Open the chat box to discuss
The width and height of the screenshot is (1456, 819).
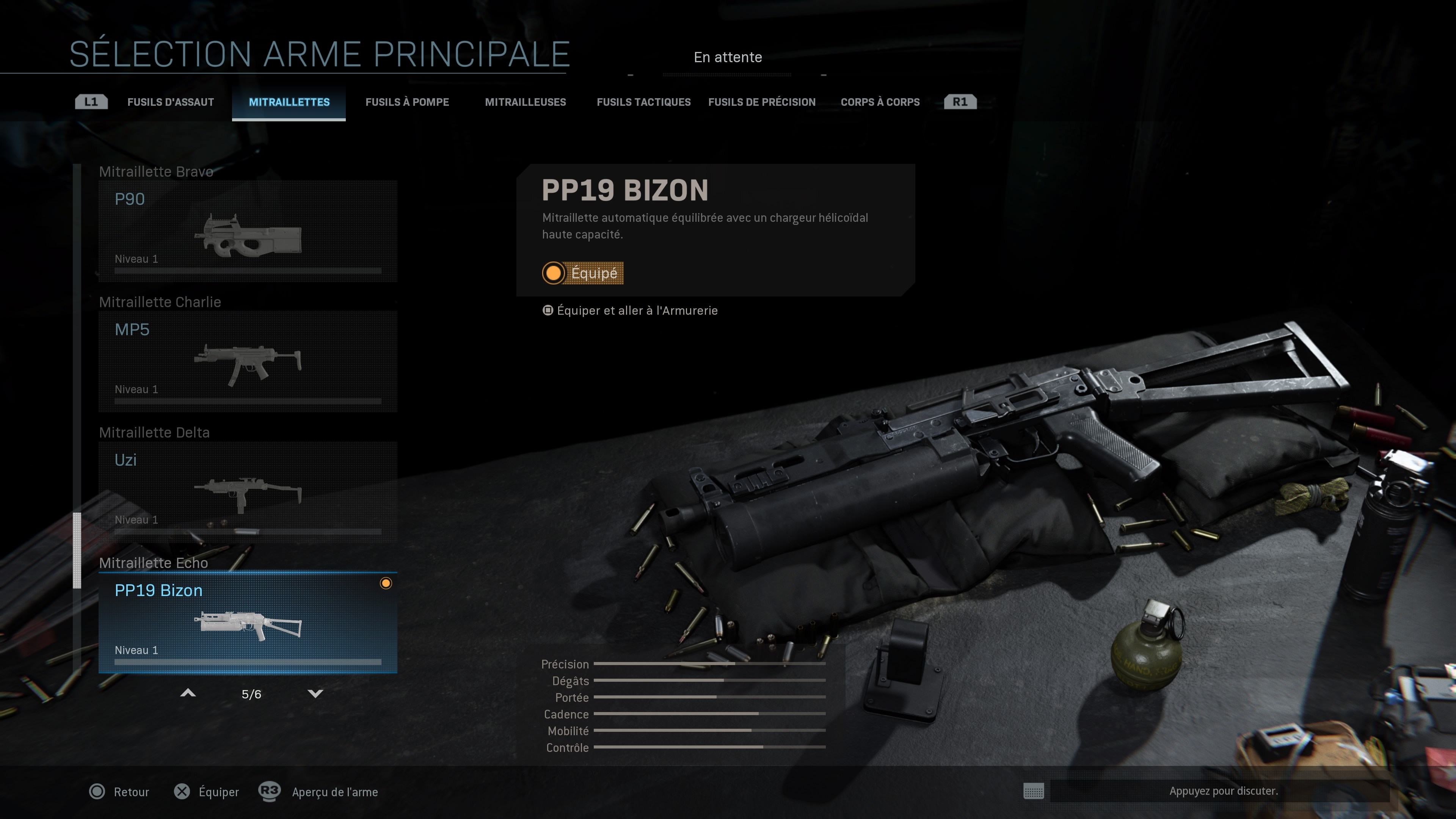pos(1222,791)
